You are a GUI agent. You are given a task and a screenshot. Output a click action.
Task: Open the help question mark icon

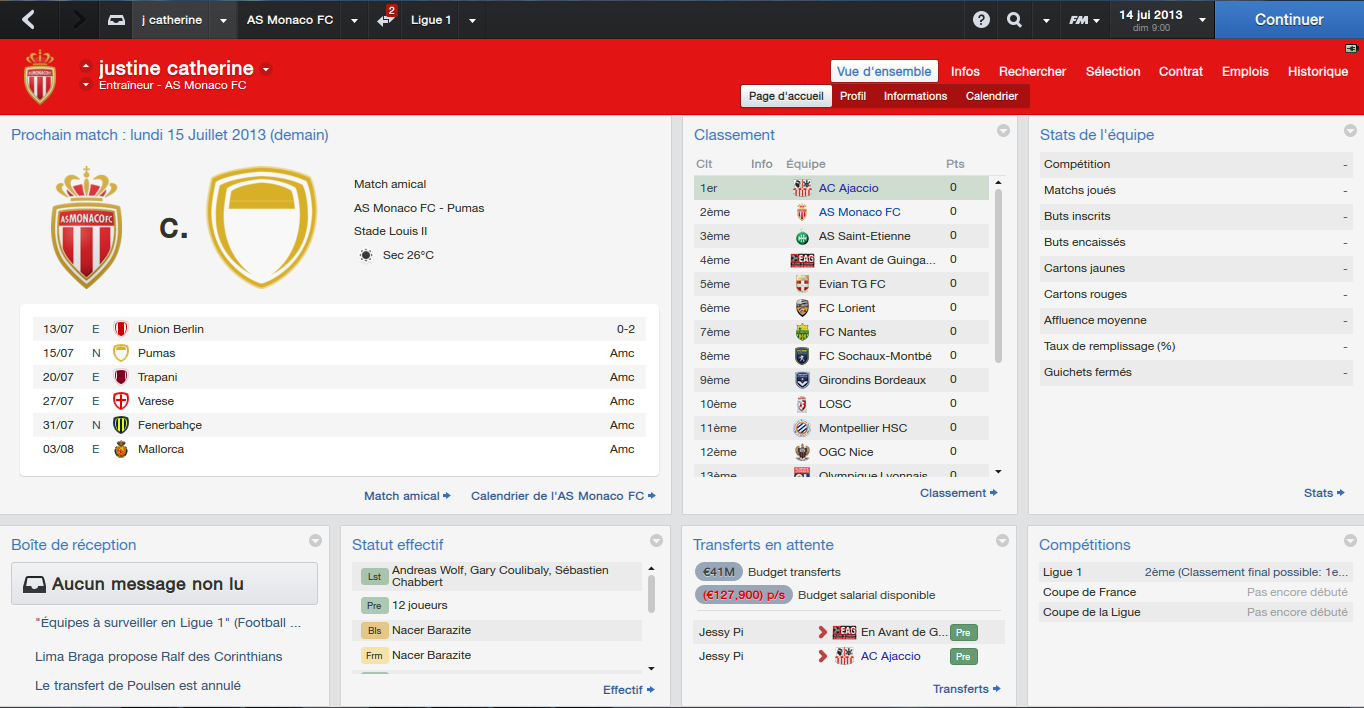(x=981, y=20)
